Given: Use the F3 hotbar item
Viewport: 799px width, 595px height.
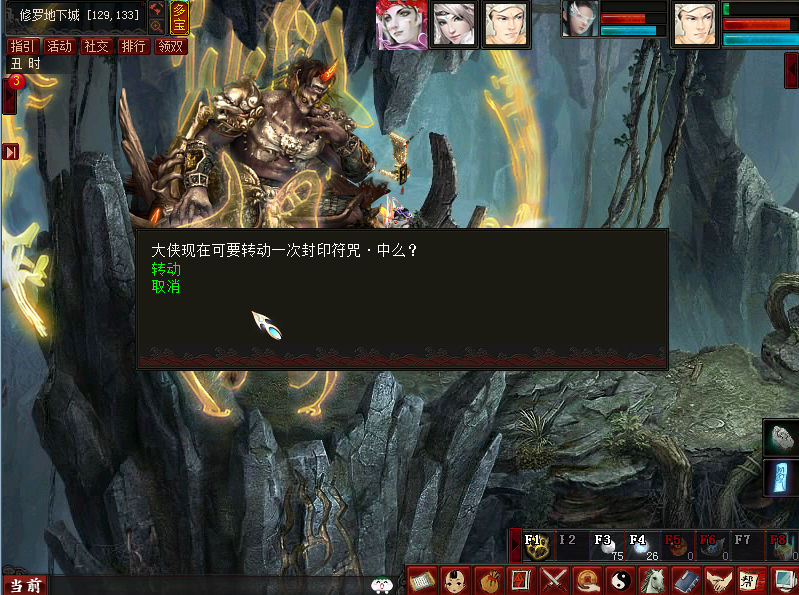Looking at the screenshot, I should [605, 545].
